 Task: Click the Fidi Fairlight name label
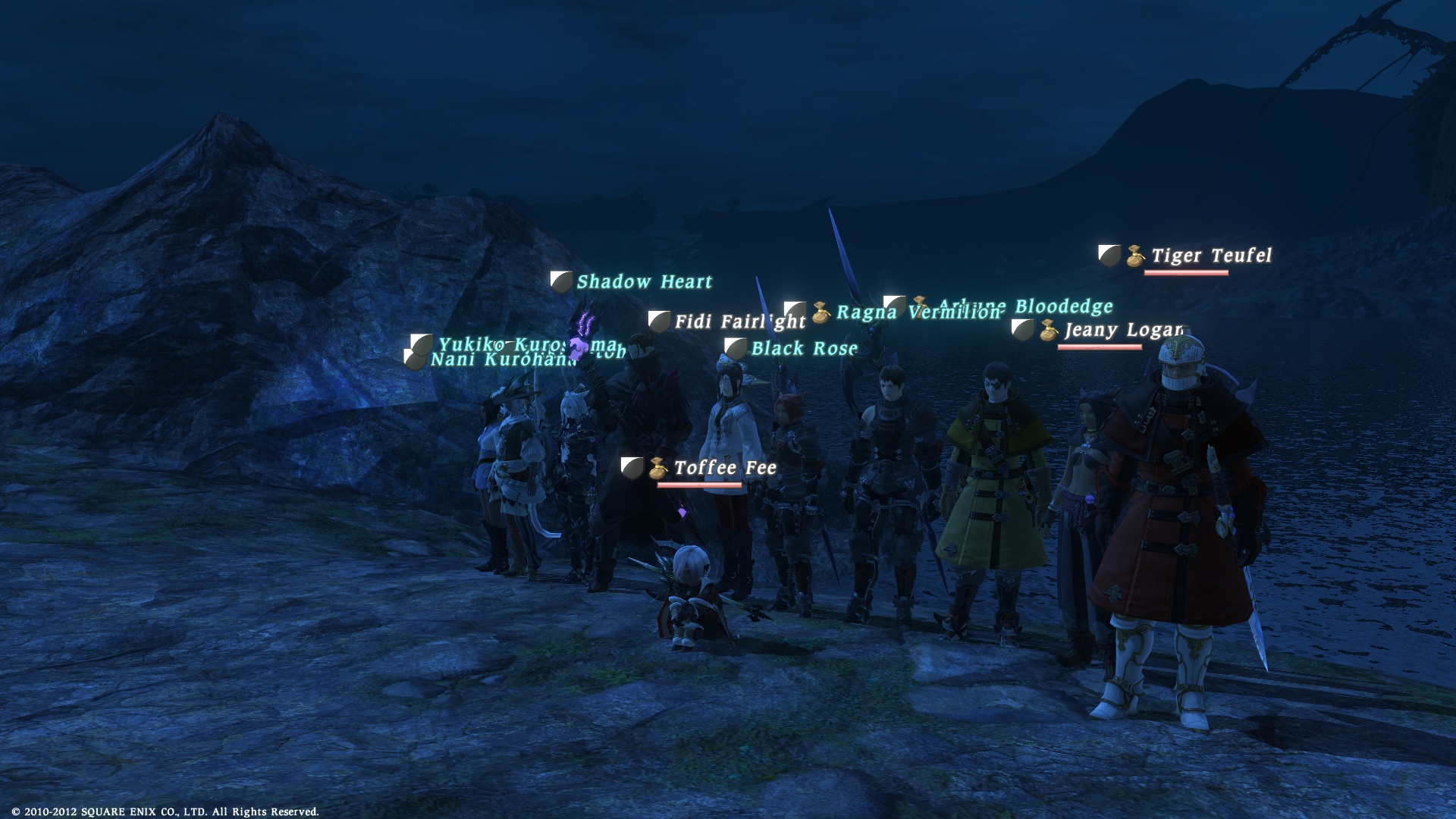coord(739,322)
